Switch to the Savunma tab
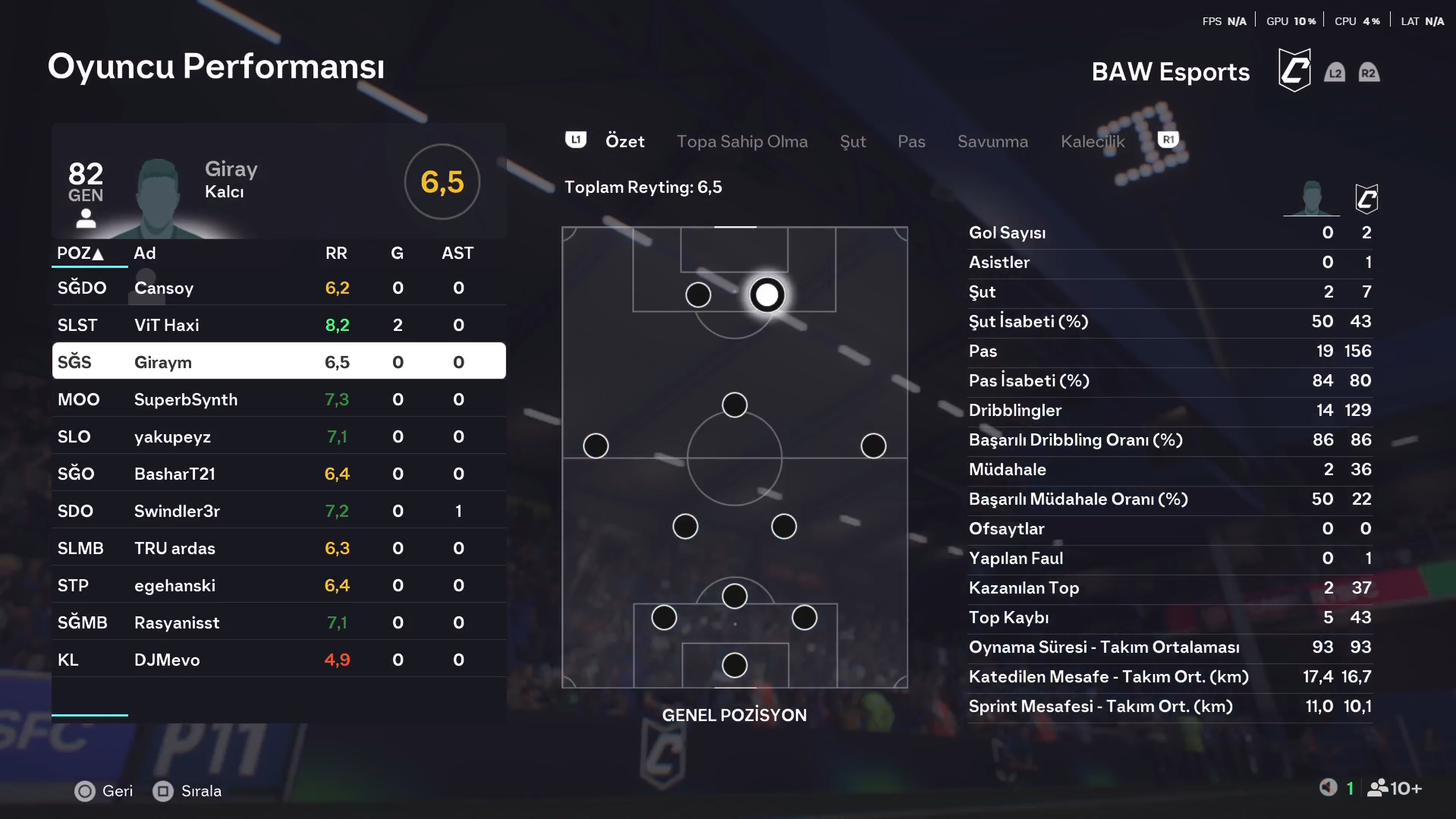This screenshot has width=1456, height=819. pyautogui.click(x=992, y=141)
